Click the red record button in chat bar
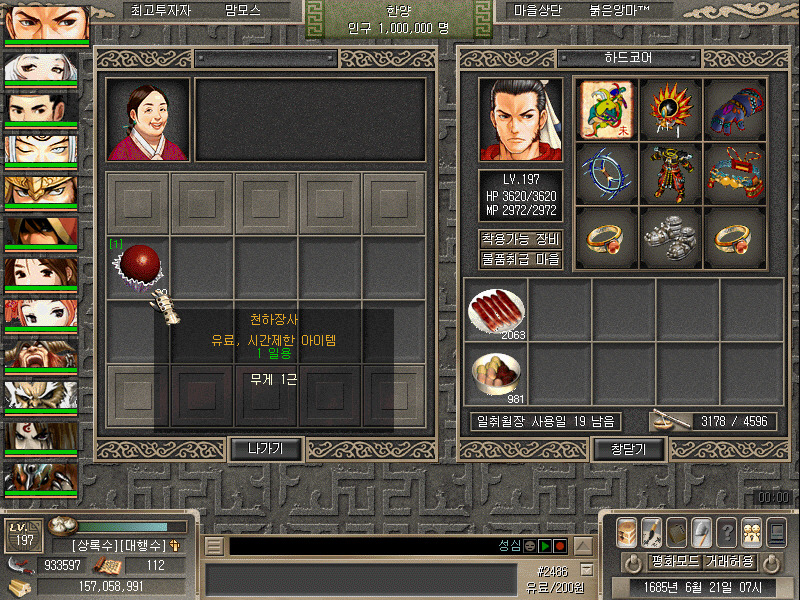The height and width of the screenshot is (600, 800). (560, 546)
